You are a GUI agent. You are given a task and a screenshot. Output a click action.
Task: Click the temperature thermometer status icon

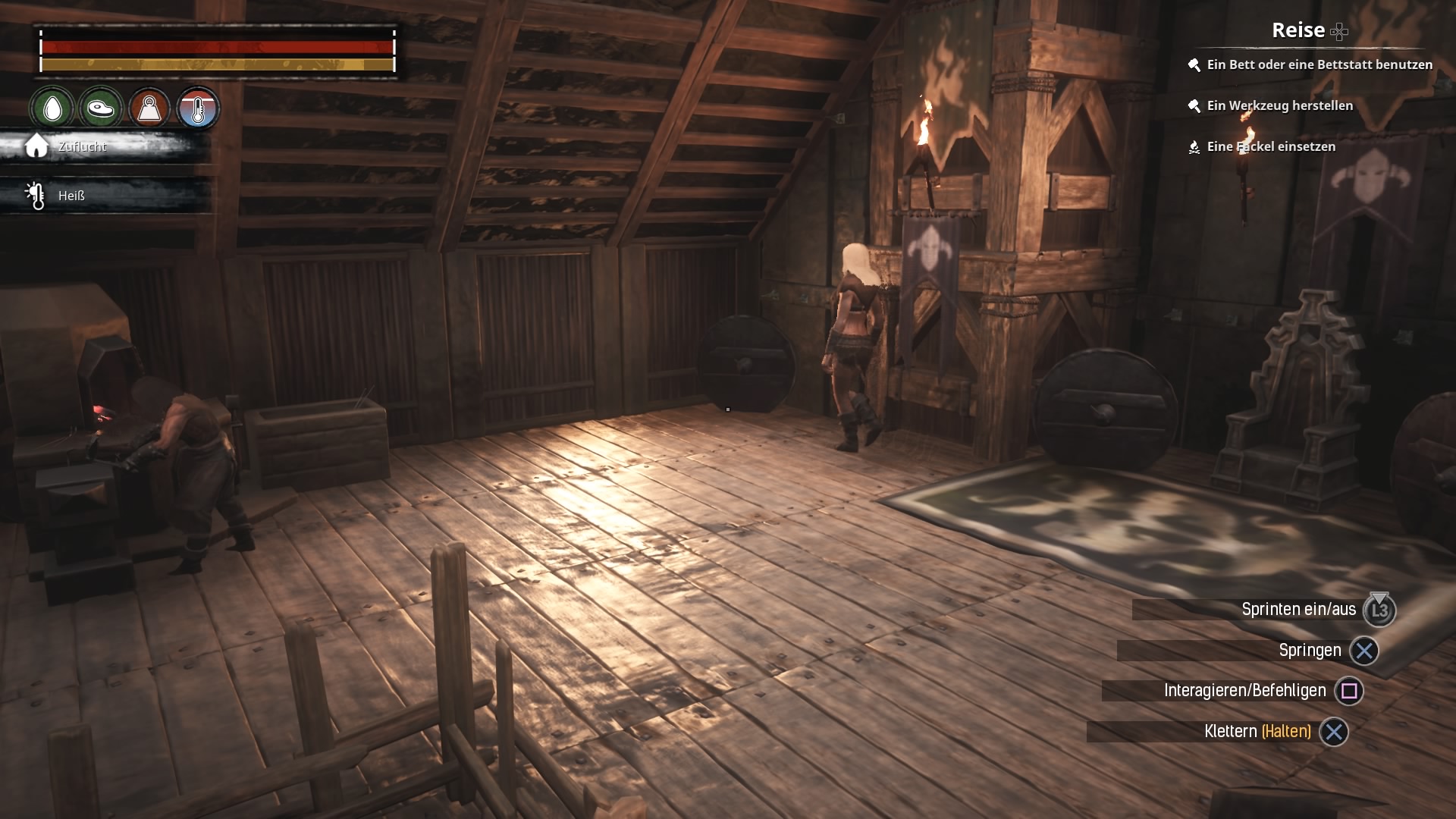click(x=198, y=108)
